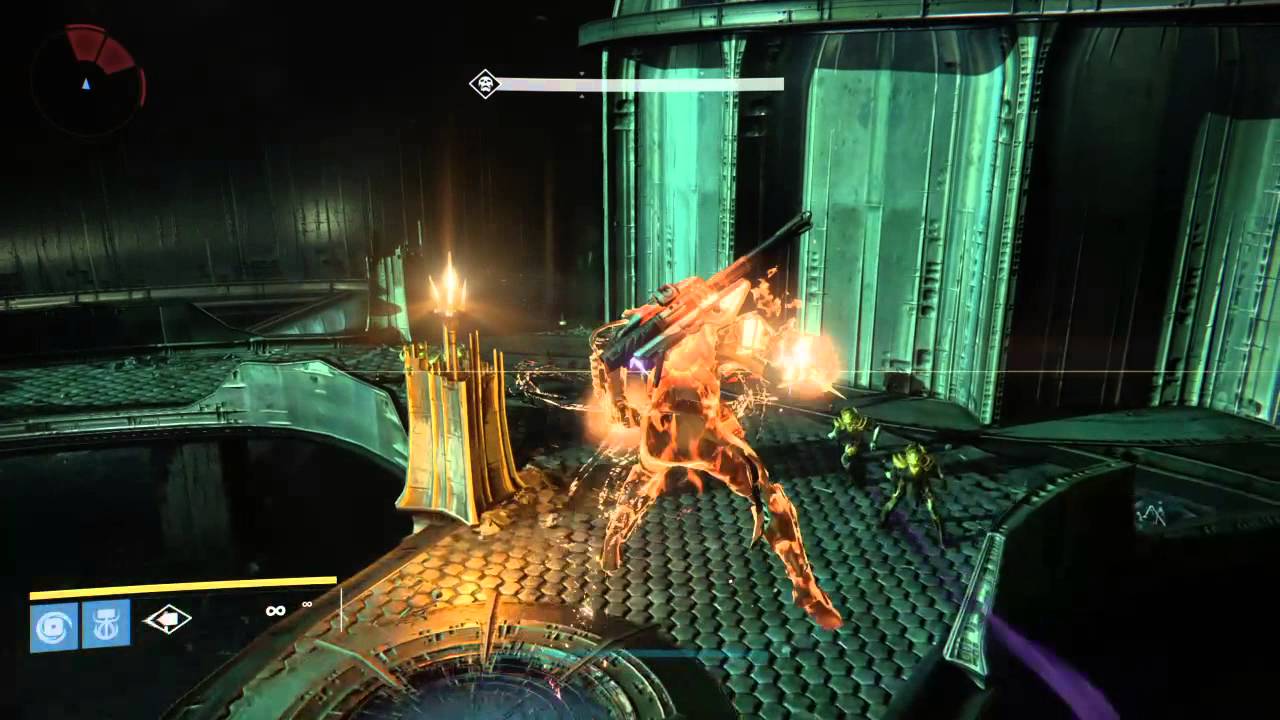Select the boss skull diamond icon
Viewport: 1280px width, 720px height.
(485, 84)
